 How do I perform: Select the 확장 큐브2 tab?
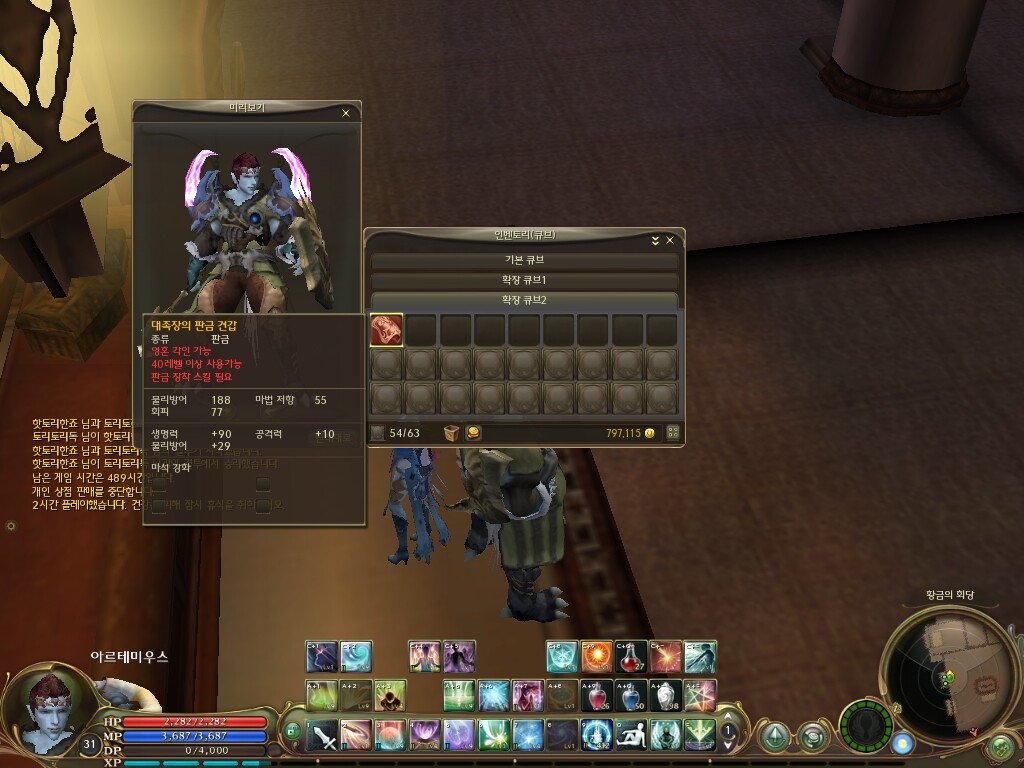525,300
